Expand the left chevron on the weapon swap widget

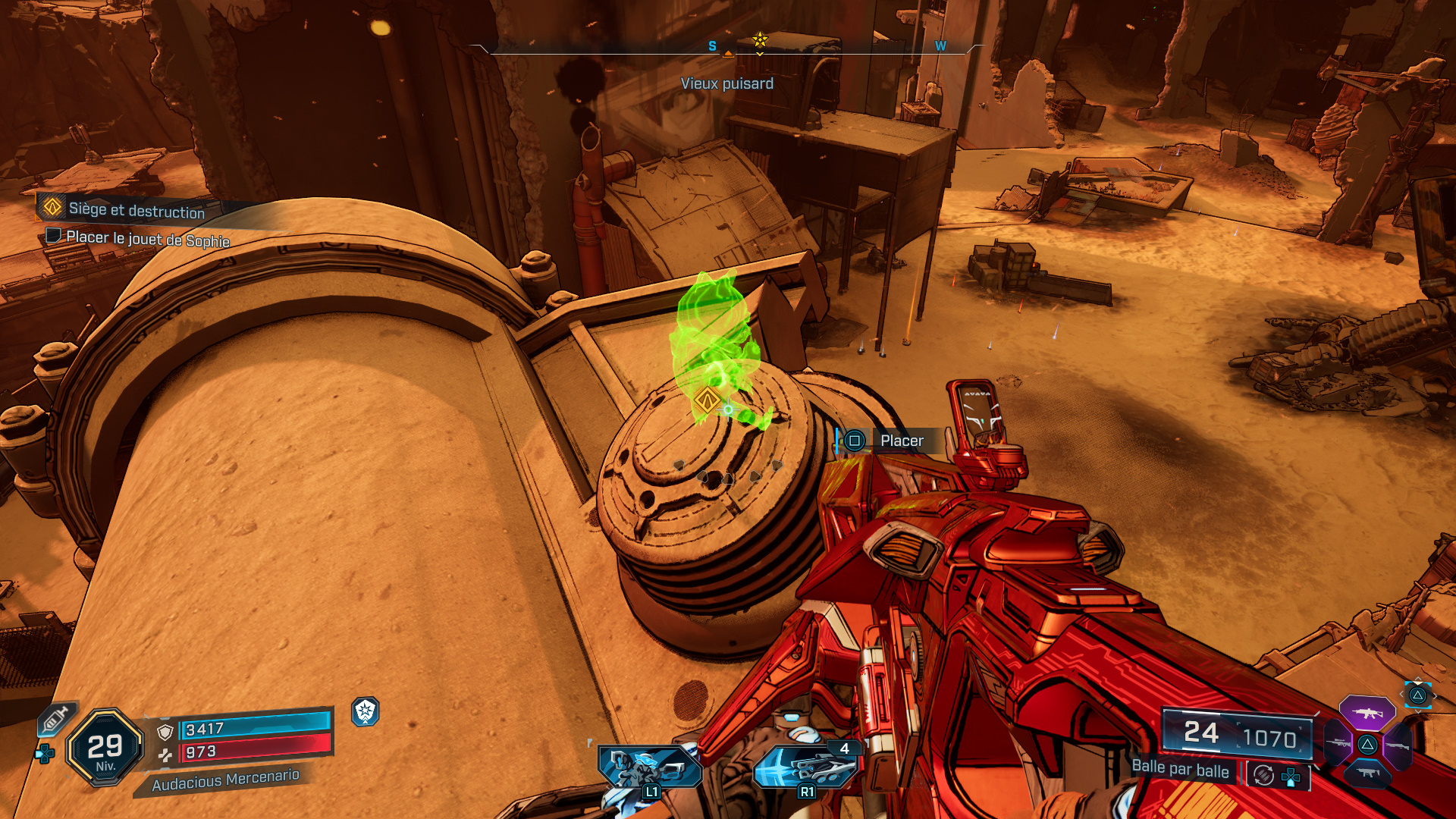coord(1401,694)
